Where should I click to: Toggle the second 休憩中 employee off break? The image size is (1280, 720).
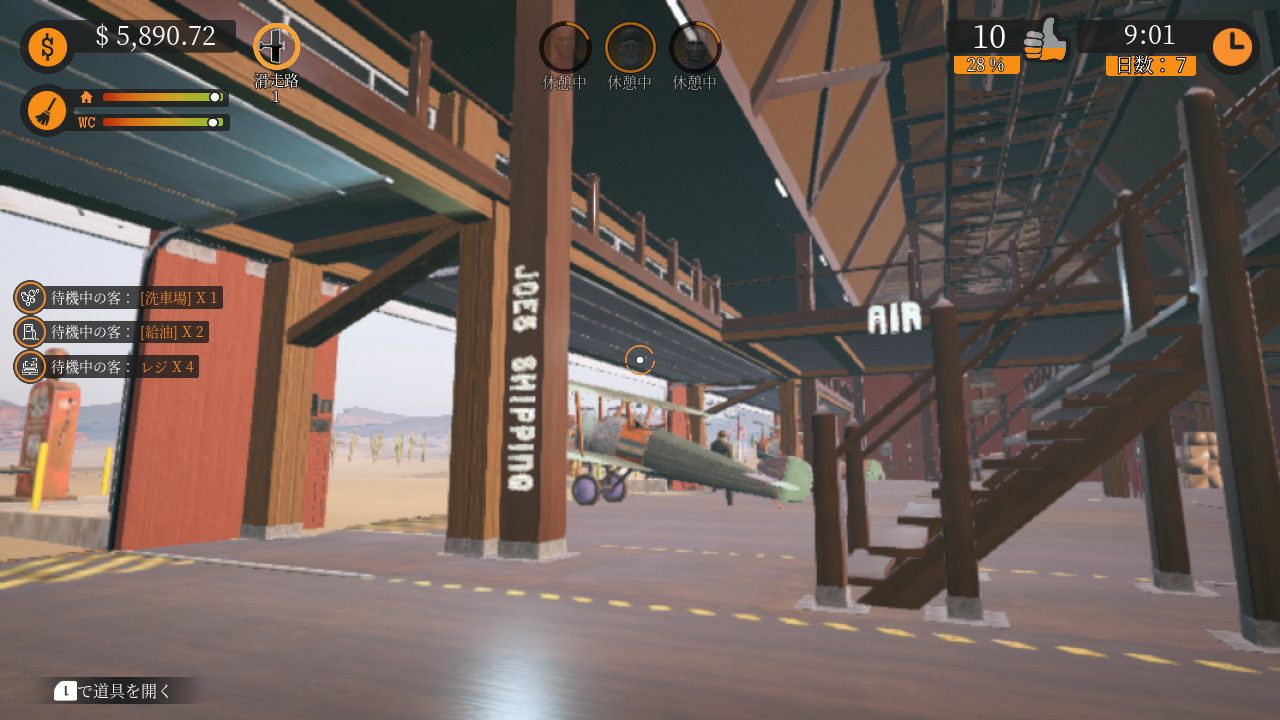629,45
